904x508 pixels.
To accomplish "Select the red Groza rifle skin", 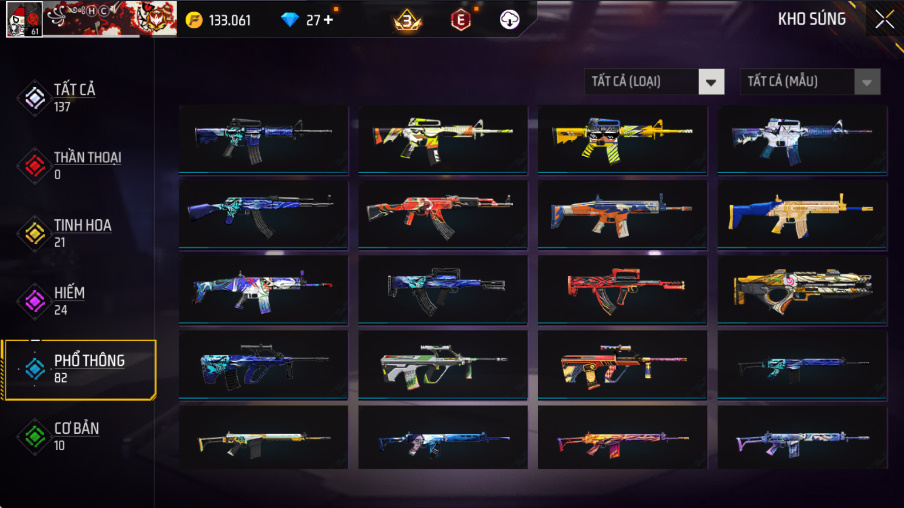I will pyautogui.click(x=622, y=289).
